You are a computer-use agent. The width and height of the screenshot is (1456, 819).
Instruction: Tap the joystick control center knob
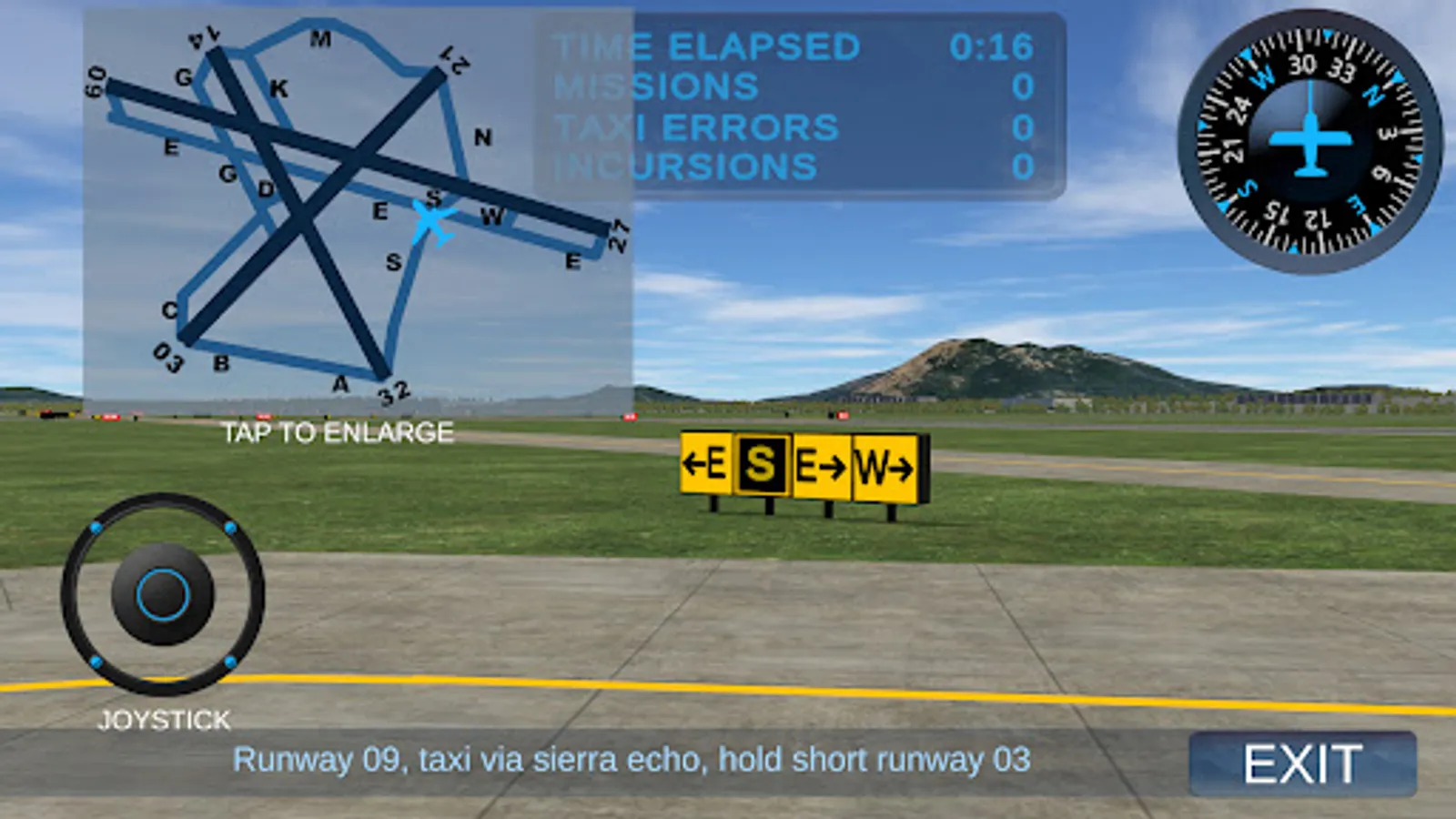(162, 593)
